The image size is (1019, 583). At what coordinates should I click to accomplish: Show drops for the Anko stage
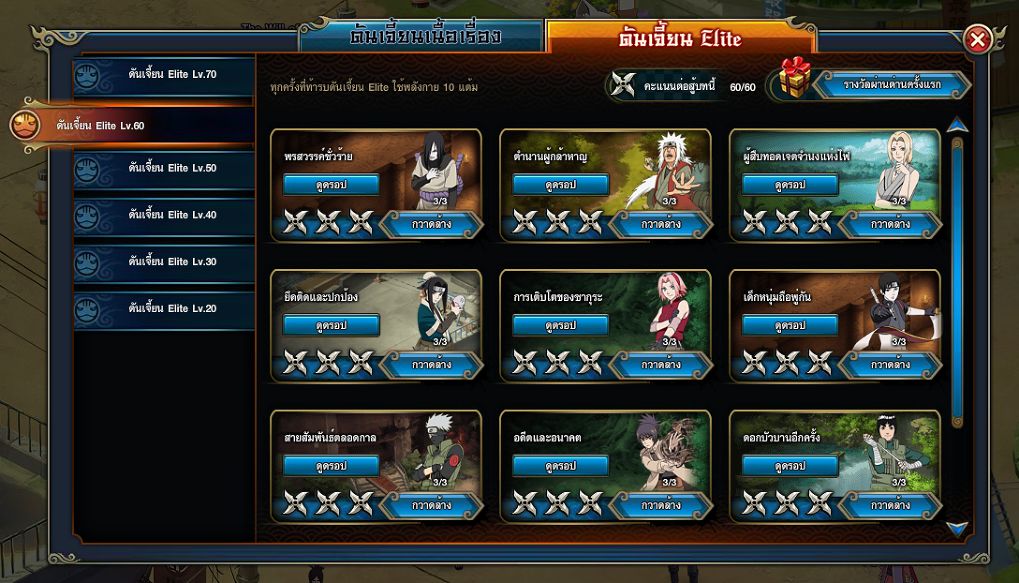(x=560, y=466)
